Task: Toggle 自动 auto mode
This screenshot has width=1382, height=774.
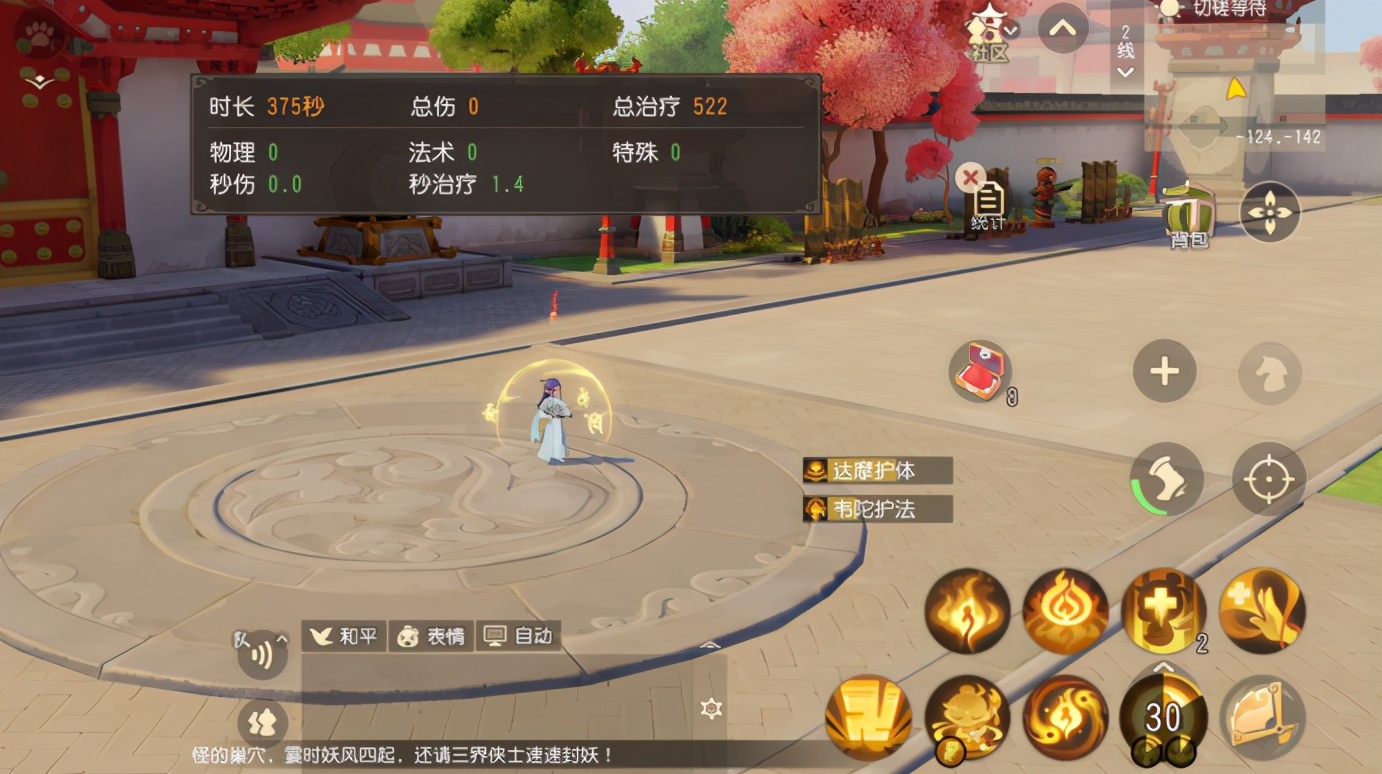Action: point(518,636)
